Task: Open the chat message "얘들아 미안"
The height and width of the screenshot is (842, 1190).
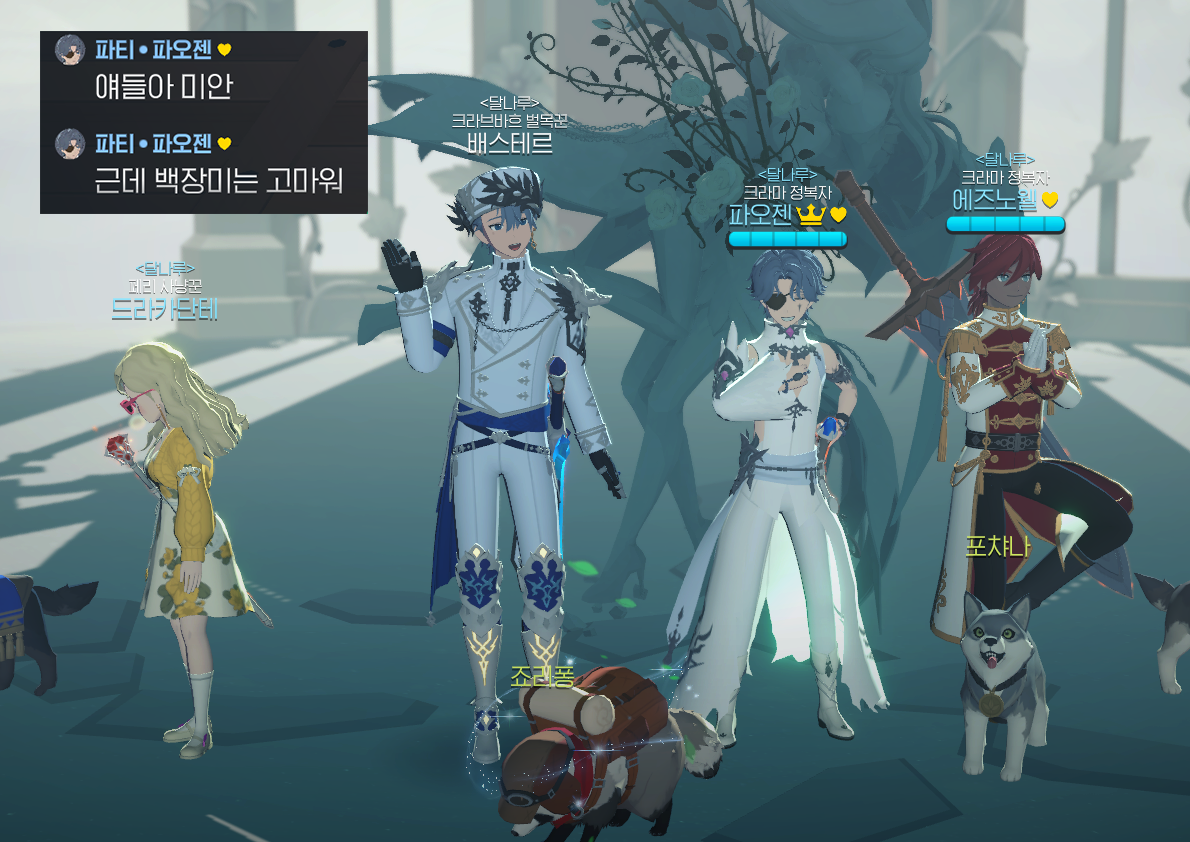Action: click(163, 87)
